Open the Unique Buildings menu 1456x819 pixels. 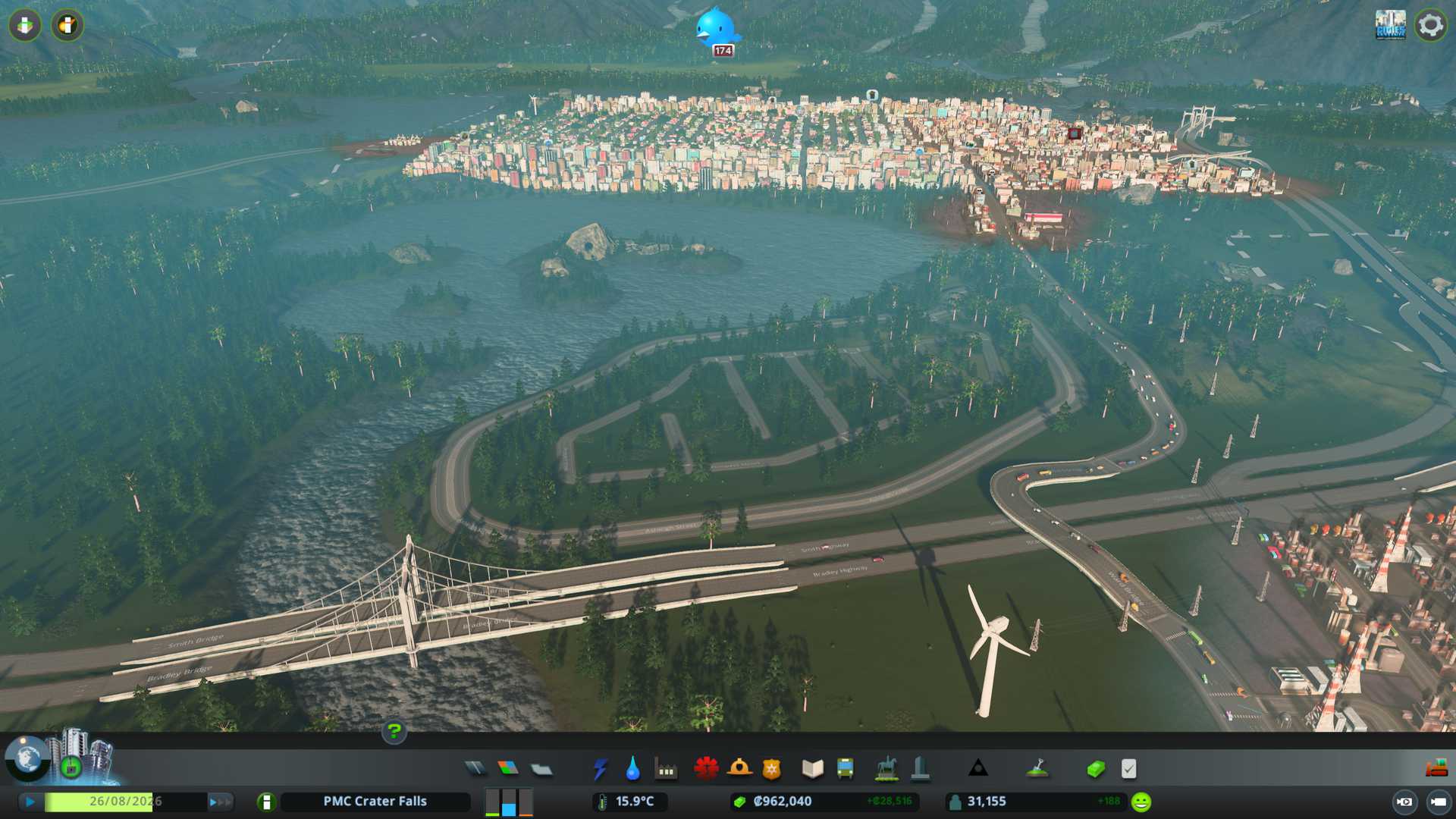[920, 769]
